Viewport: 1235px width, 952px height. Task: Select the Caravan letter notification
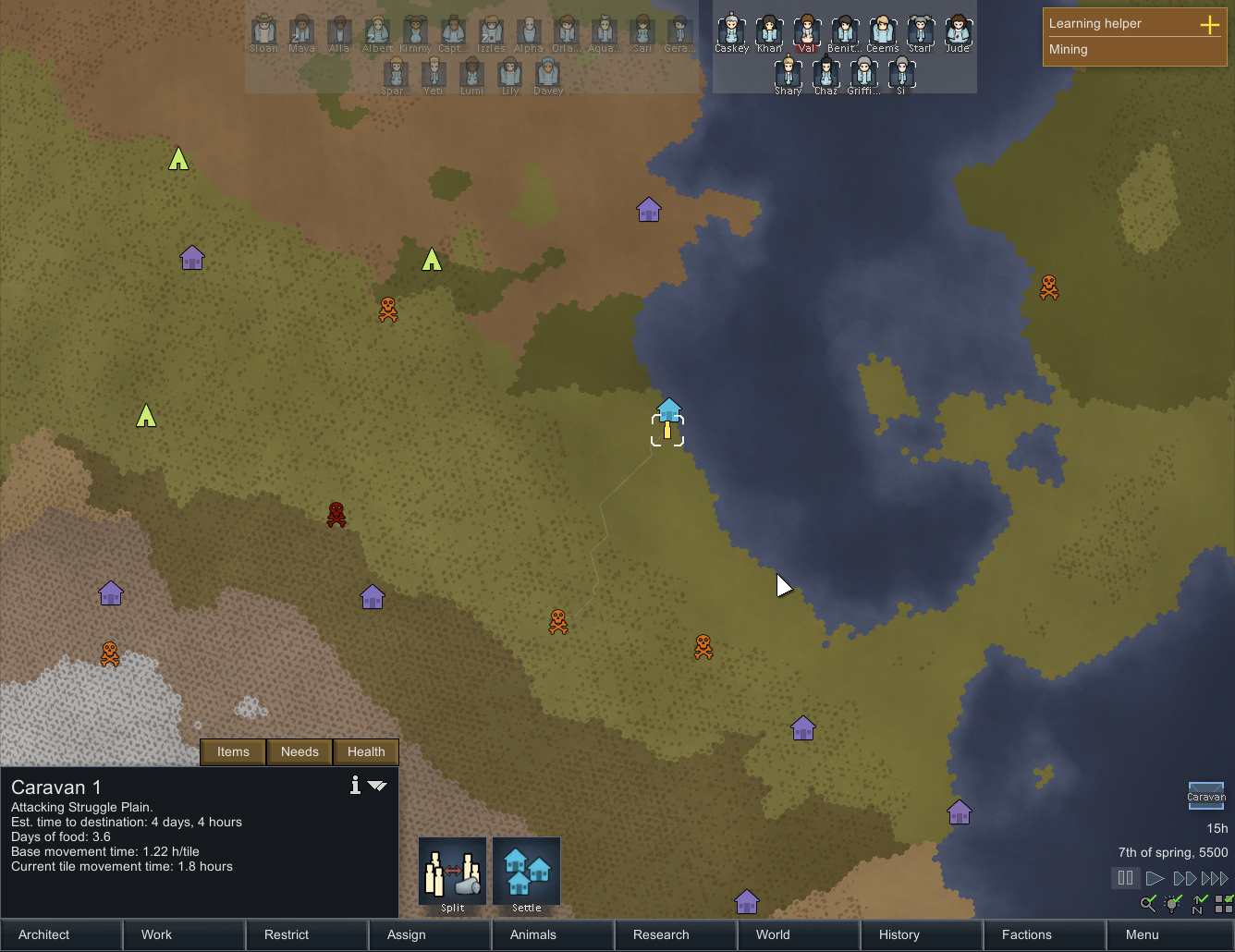coord(1205,795)
